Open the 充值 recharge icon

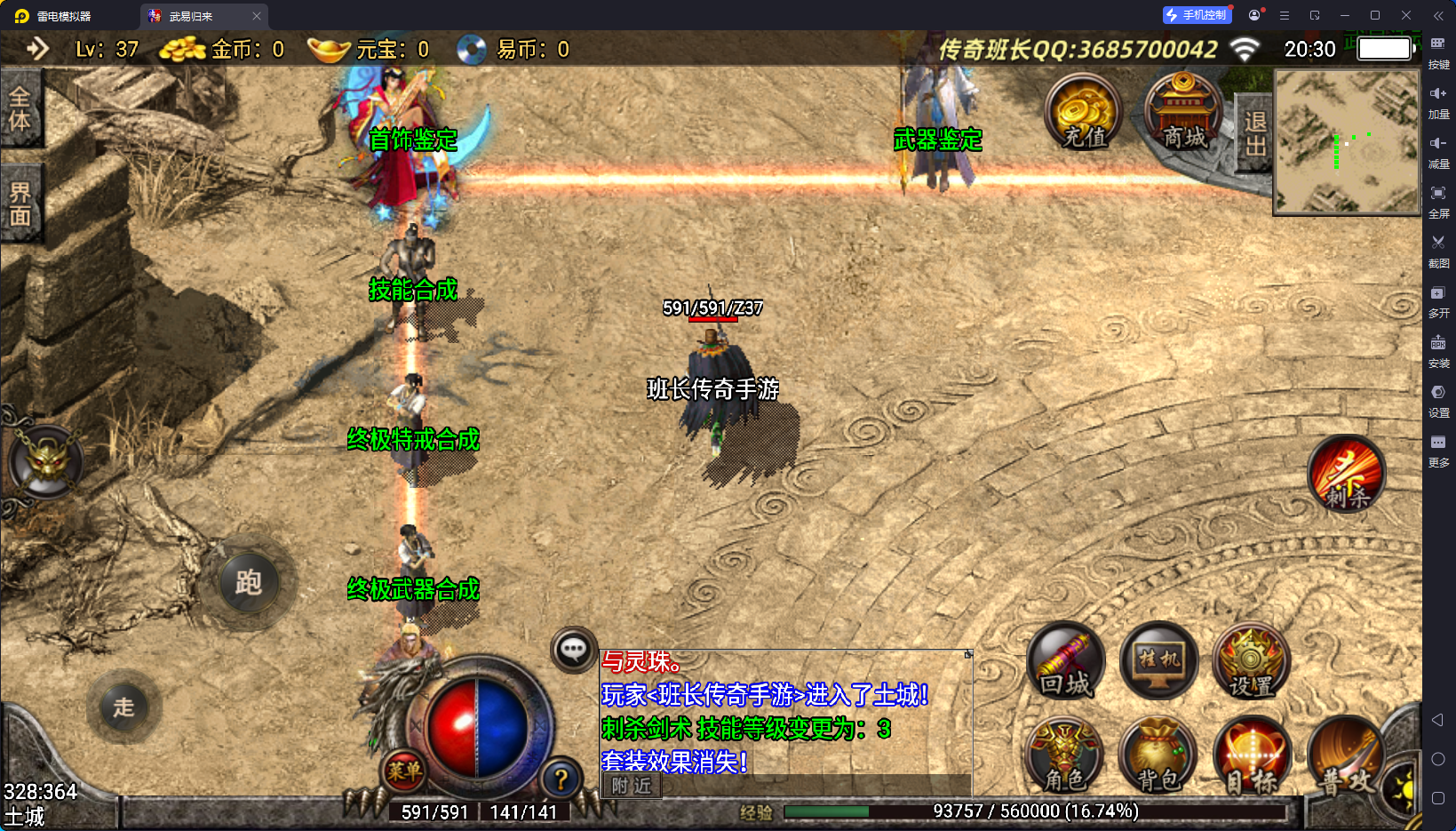pyautogui.click(x=1083, y=114)
